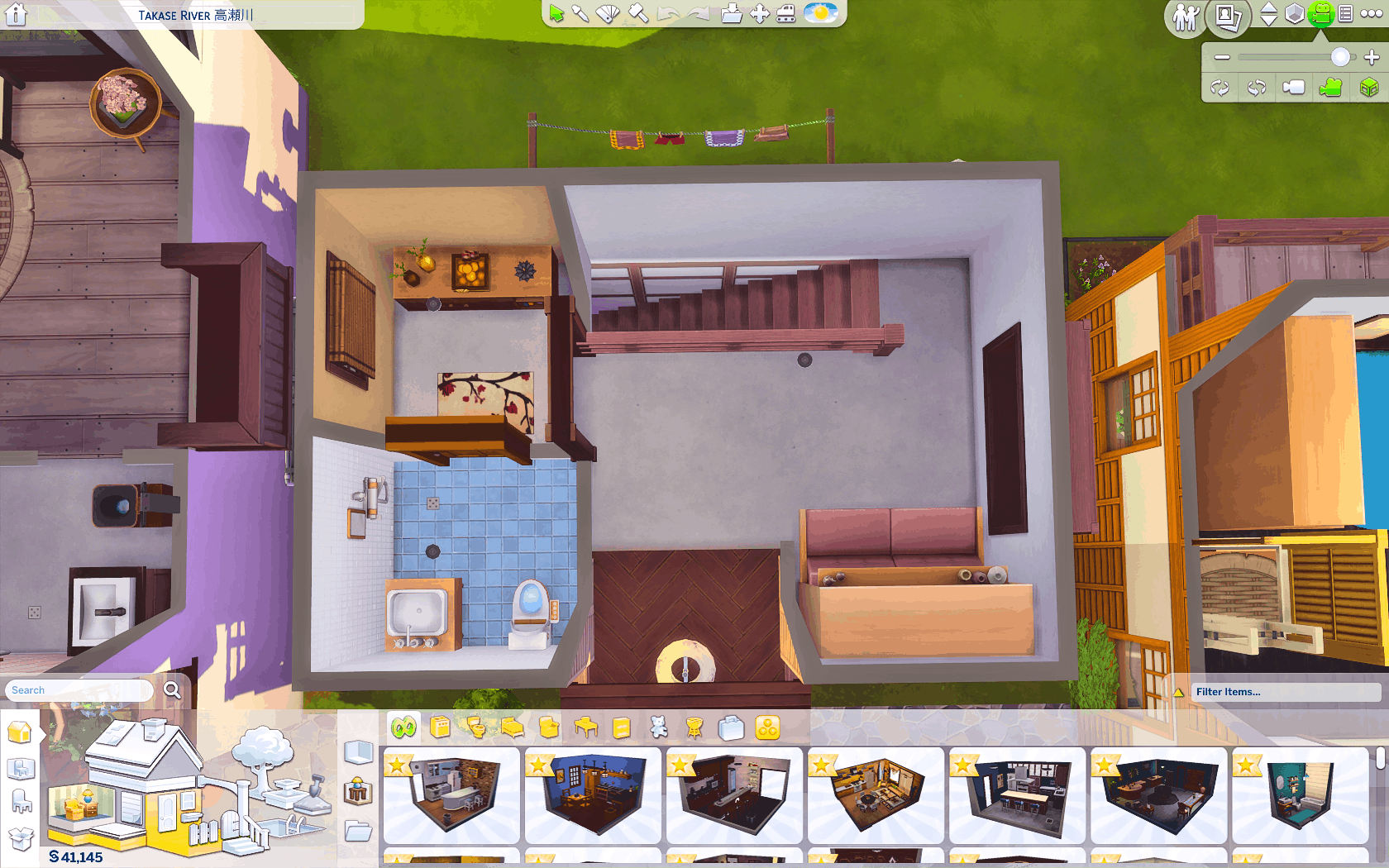Pick the sledgehammer demolish tool
The image size is (1389, 868).
click(637, 13)
